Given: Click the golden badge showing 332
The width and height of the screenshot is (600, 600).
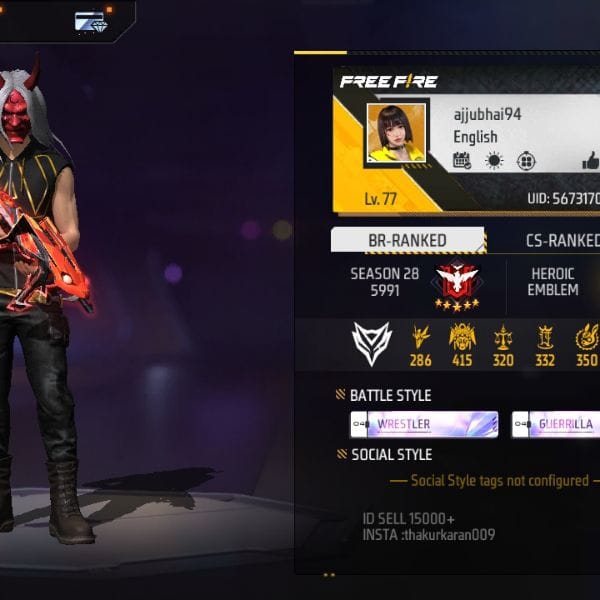Looking at the screenshot, I should (545, 338).
